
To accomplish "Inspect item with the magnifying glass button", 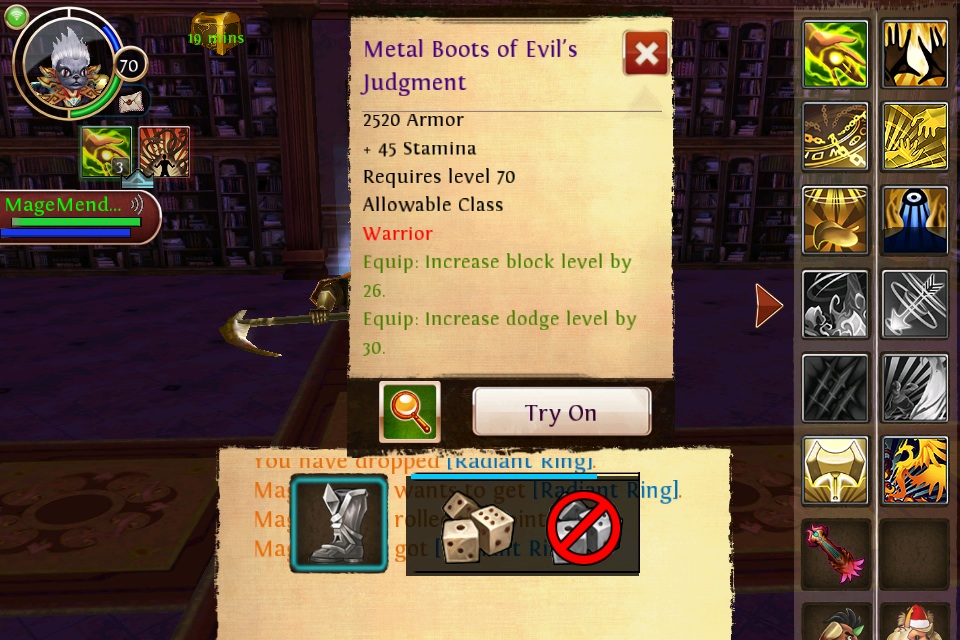I will point(410,412).
